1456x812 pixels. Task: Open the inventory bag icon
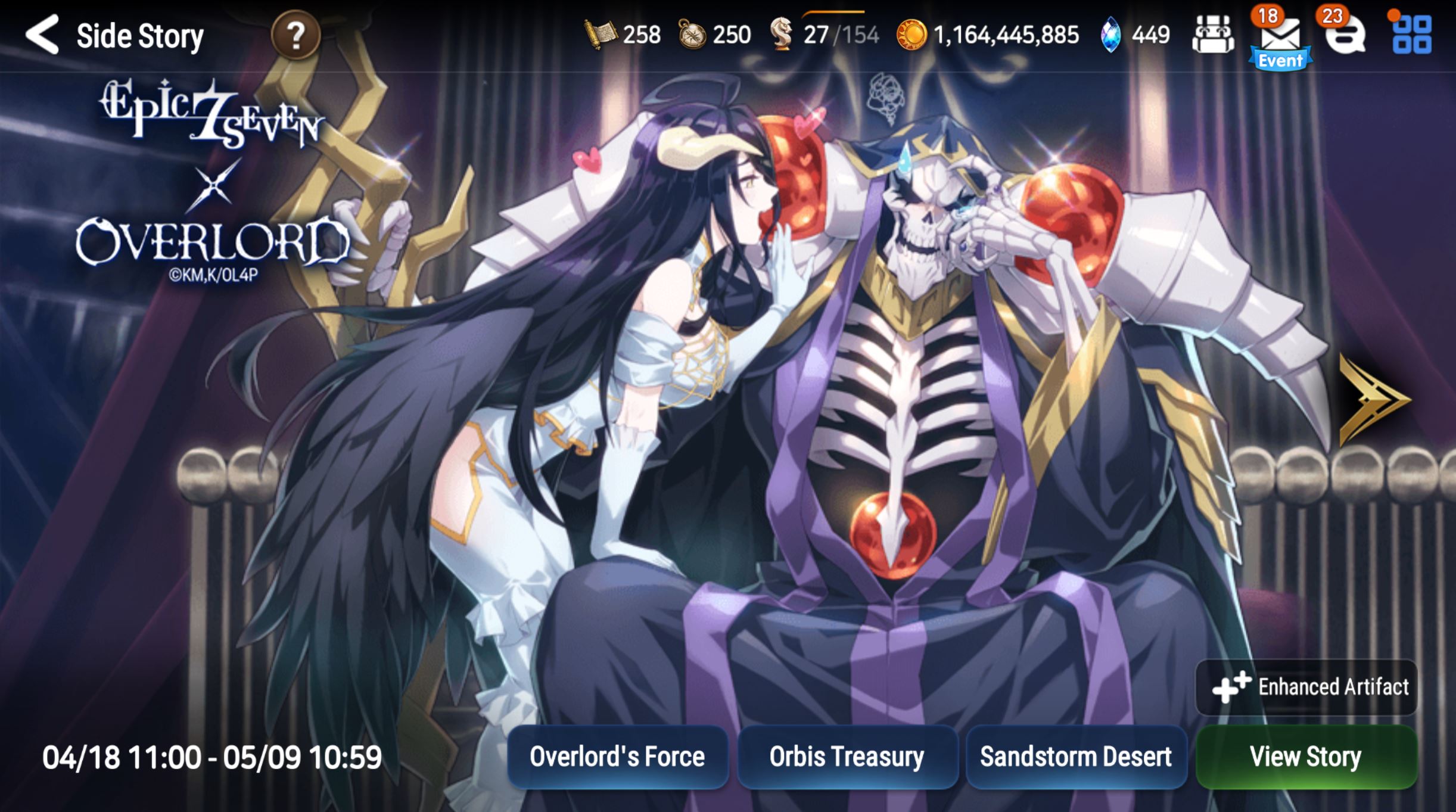pyautogui.click(x=1214, y=34)
